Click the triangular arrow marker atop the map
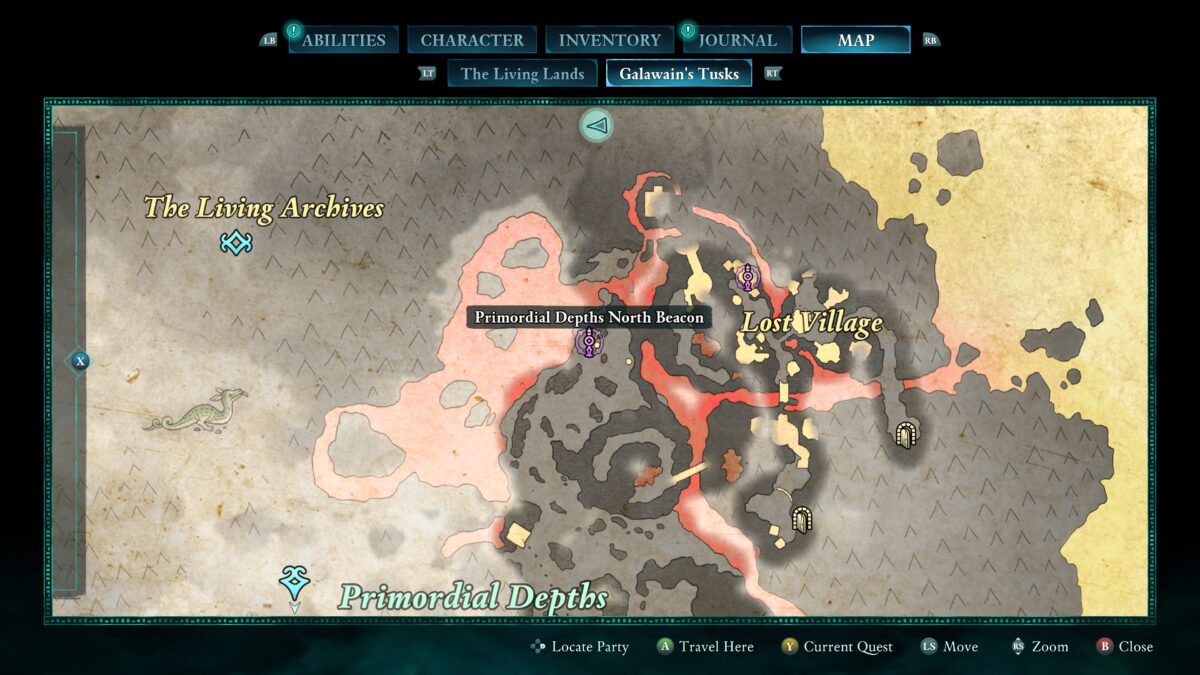This screenshot has width=1200, height=675. tap(597, 125)
